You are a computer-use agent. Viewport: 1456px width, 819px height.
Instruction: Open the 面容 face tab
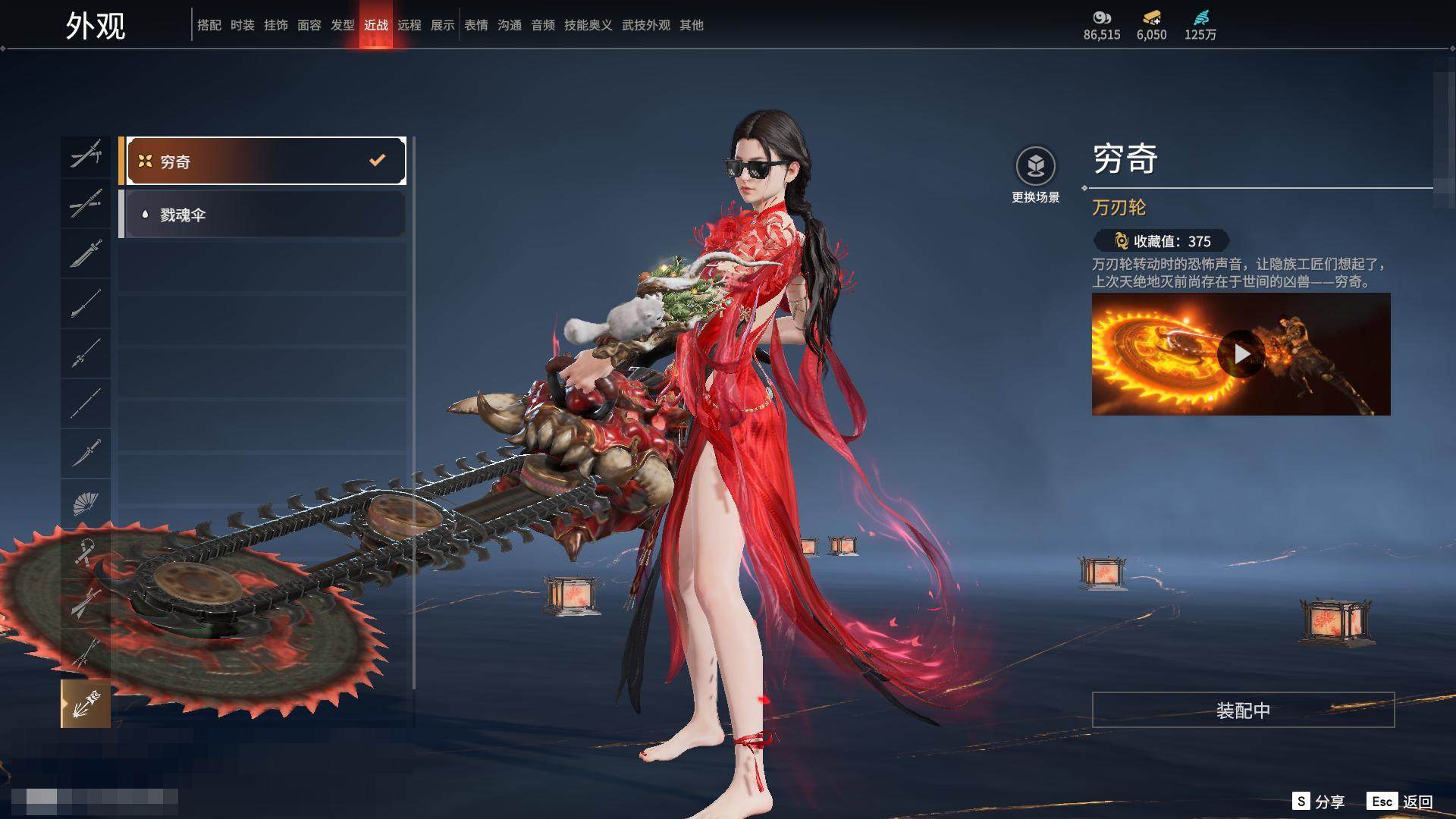click(309, 25)
